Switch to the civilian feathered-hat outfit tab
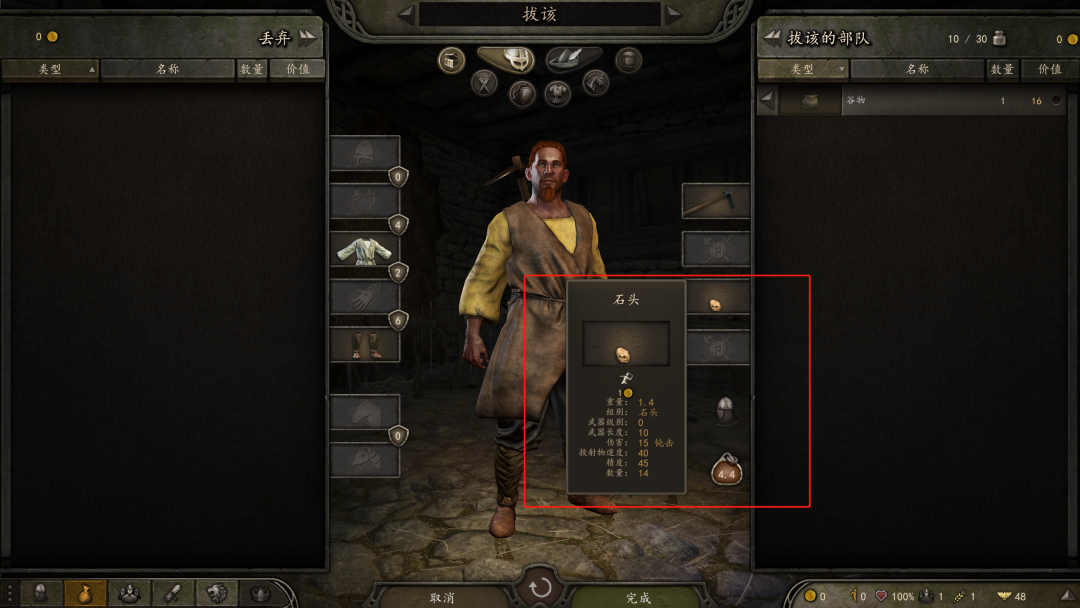This screenshot has width=1080, height=608. coord(574,60)
